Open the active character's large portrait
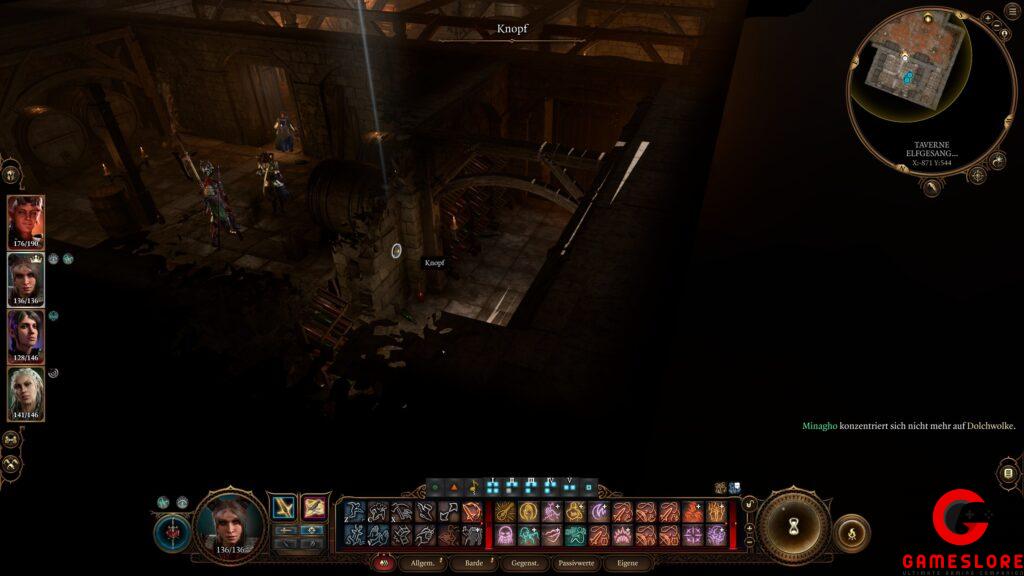1024x576 pixels. [230, 524]
